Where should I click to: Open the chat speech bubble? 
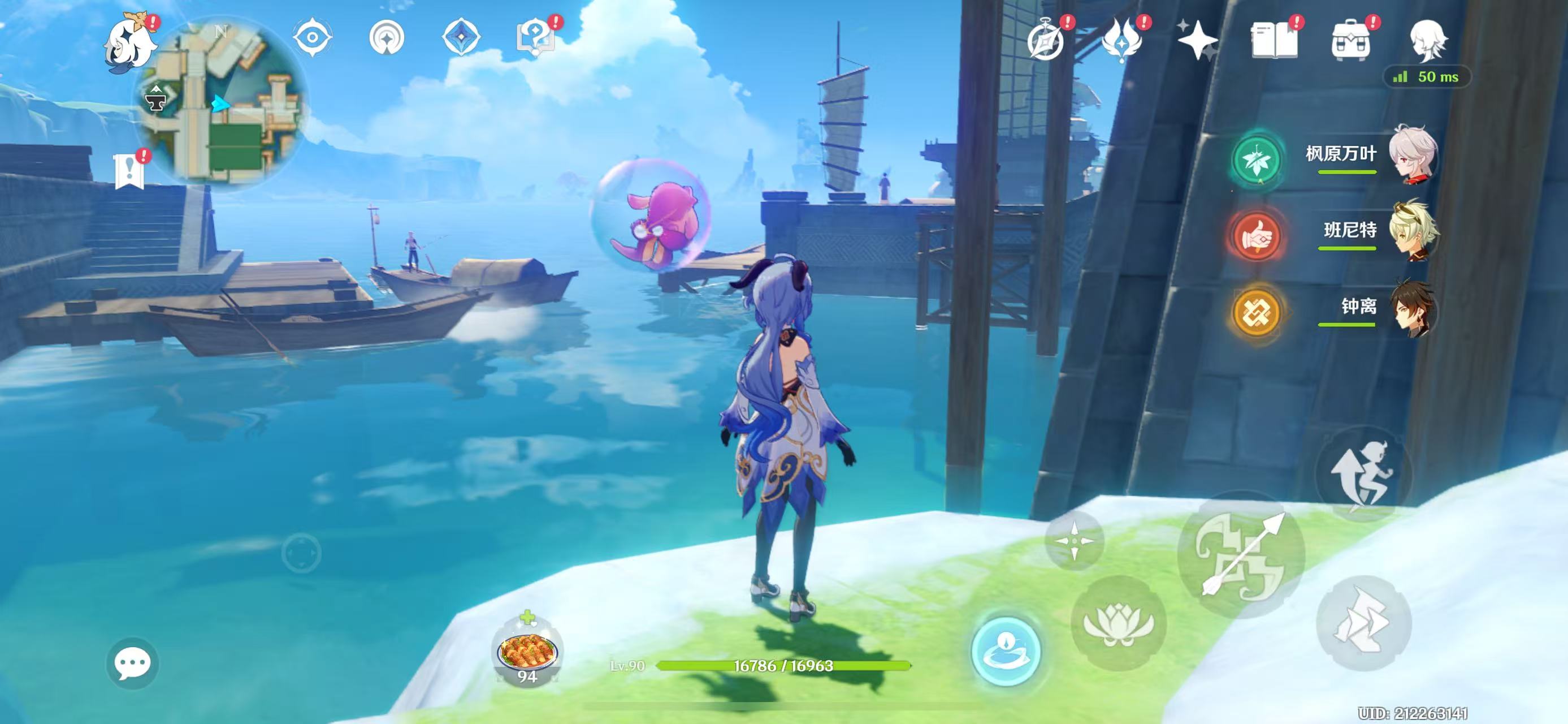133,663
